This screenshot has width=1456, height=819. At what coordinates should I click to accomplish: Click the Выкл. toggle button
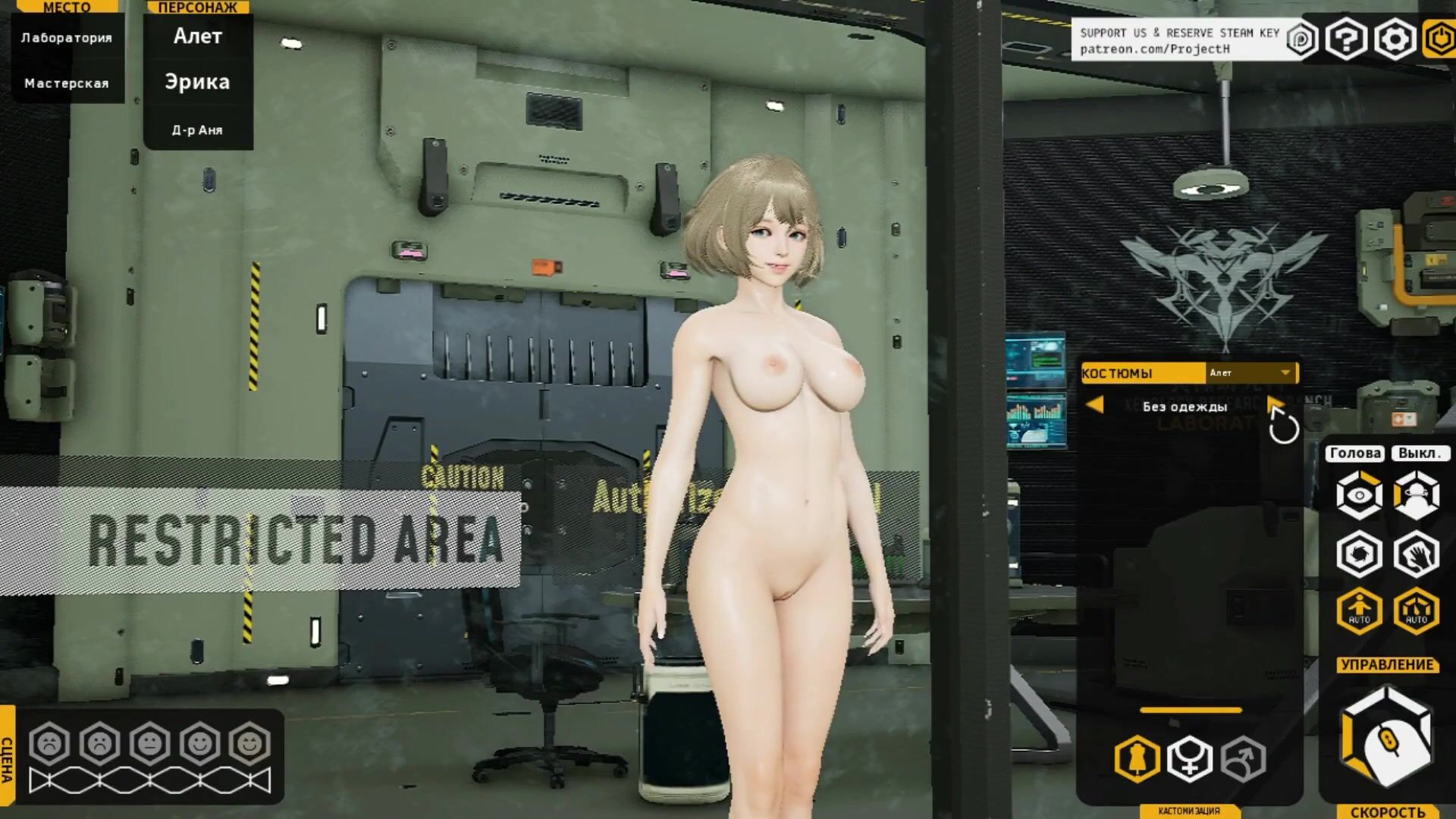[1419, 453]
